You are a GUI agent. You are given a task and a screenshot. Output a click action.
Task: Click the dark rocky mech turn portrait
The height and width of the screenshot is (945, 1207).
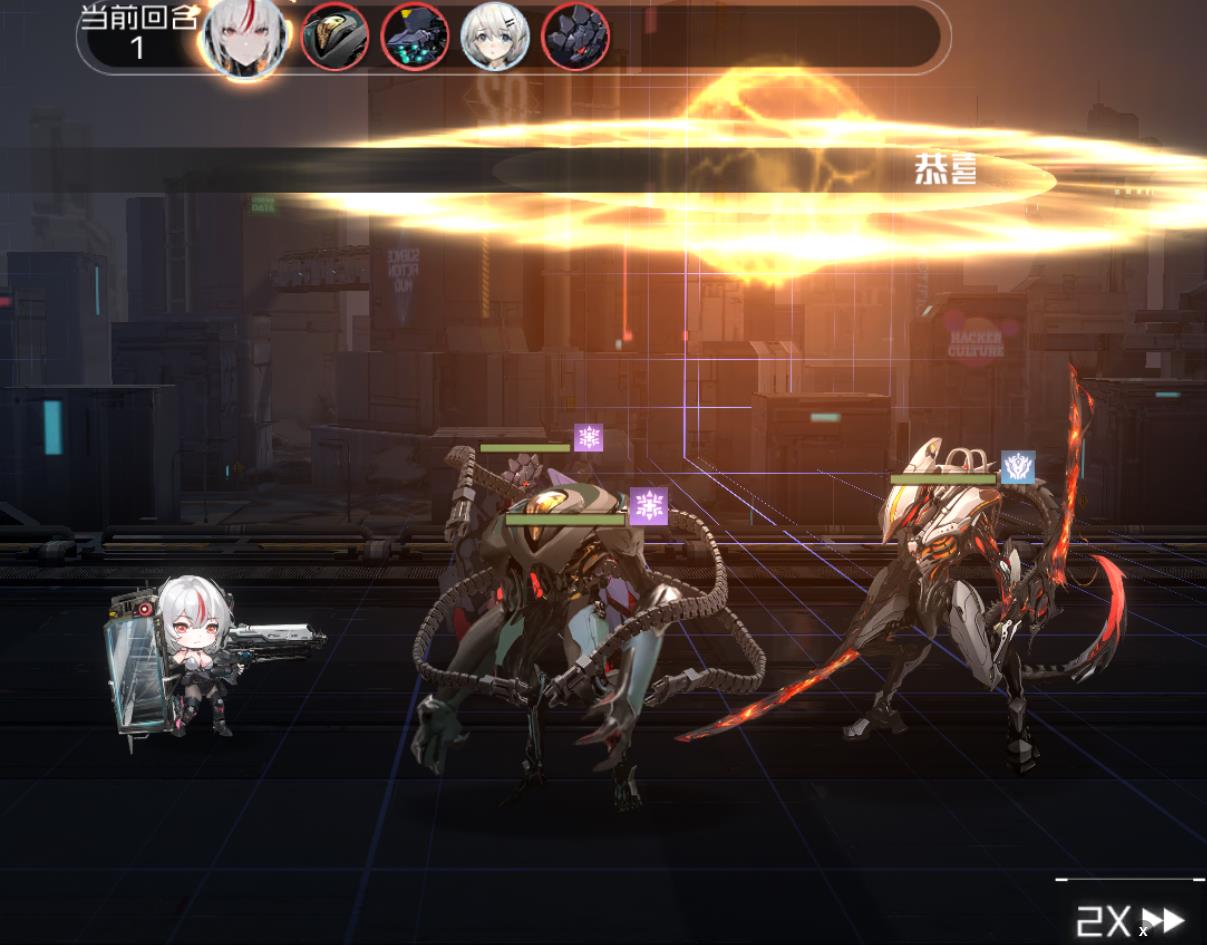click(575, 37)
